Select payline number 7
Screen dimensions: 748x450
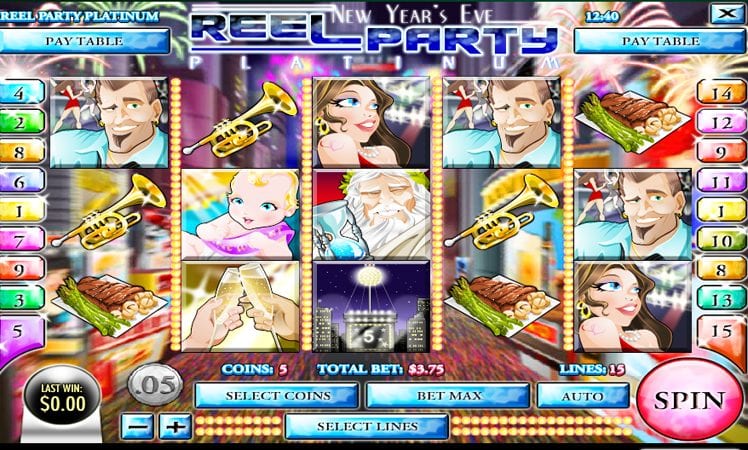(20, 241)
